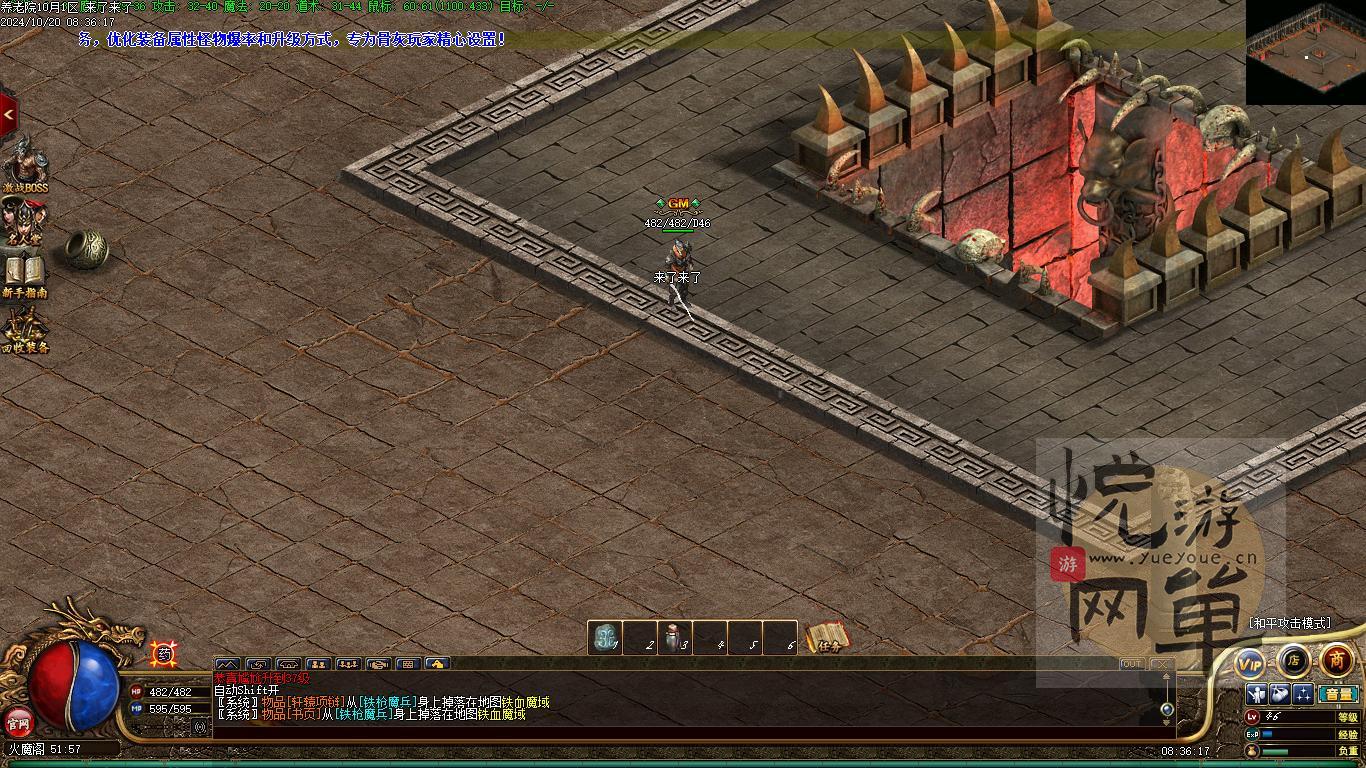Select the blue rune item in hotbar slot 1
This screenshot has height=768, width=1366.
click(604, 638)
